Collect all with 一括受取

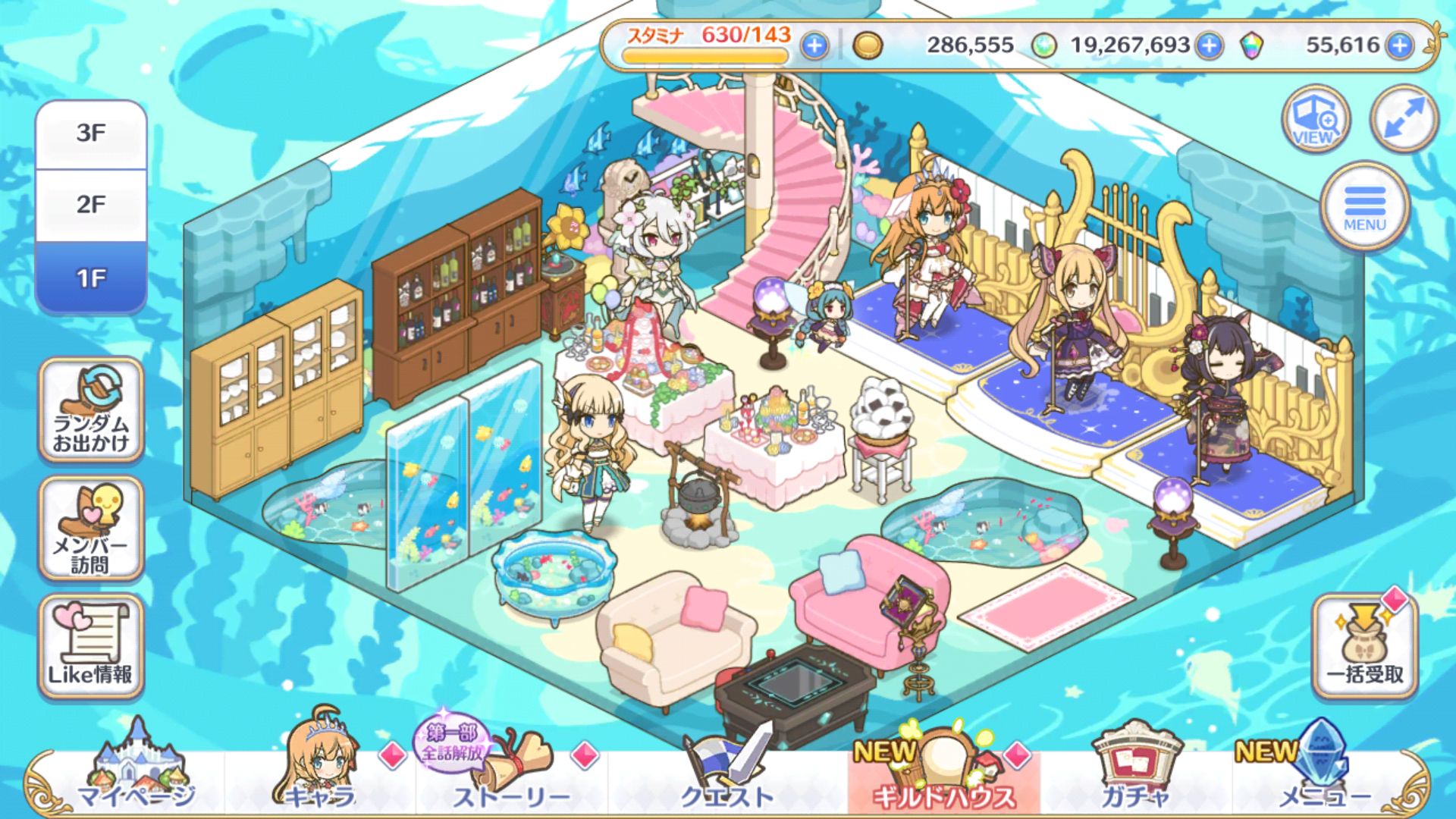point(1364,647)
